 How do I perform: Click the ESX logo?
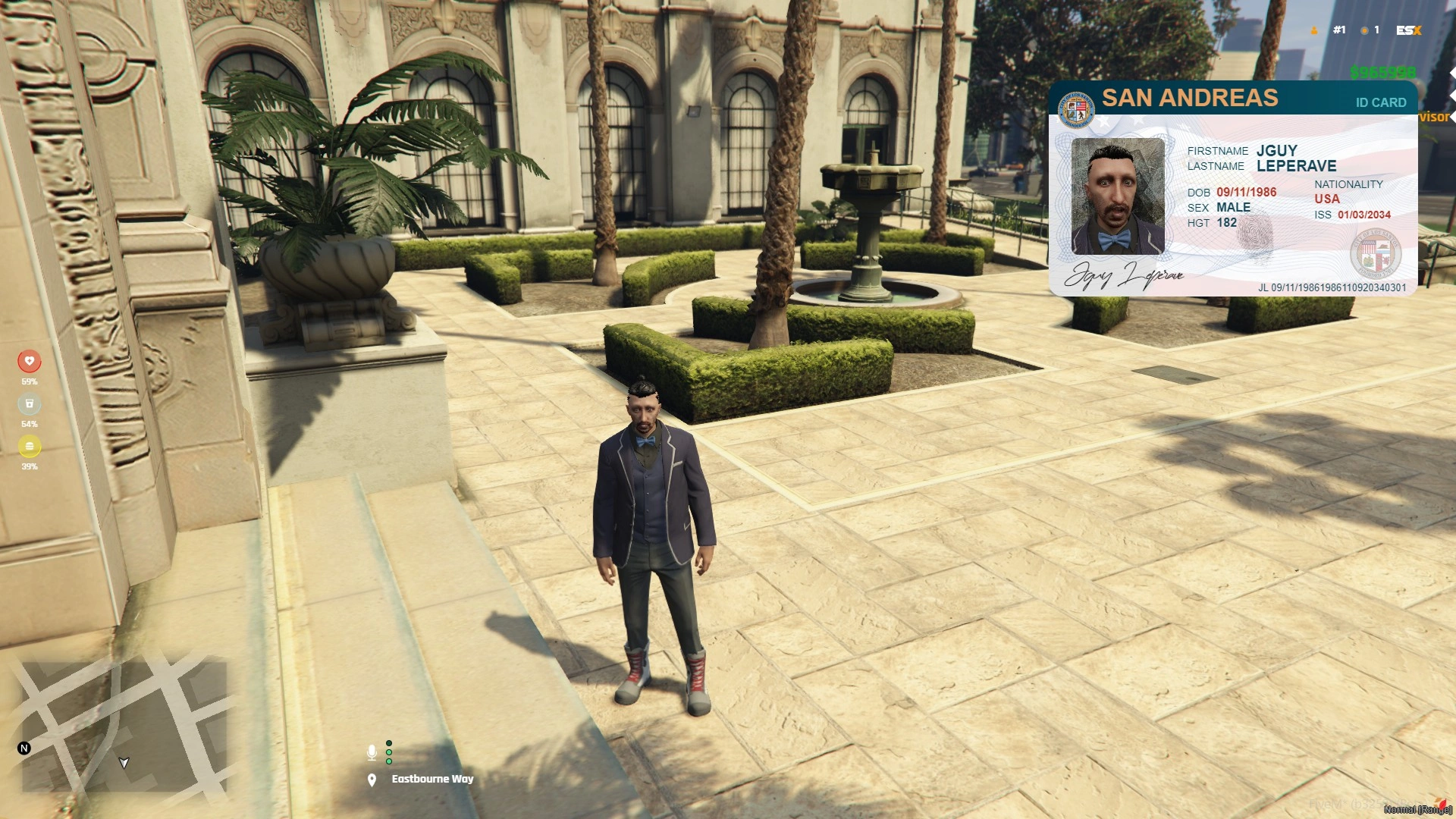coord(1408,30)
